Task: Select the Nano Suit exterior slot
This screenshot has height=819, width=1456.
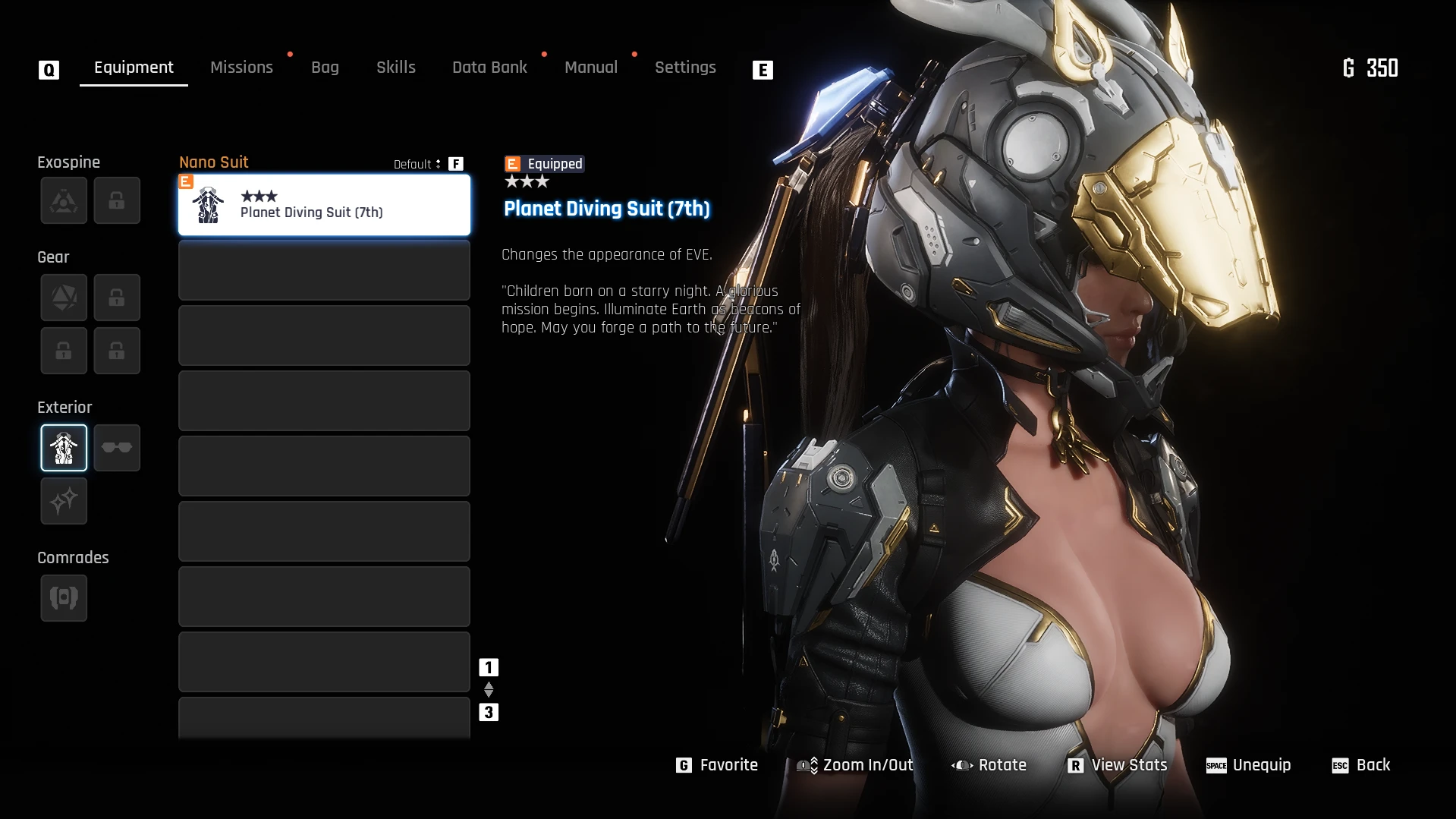Action: pyautogui.click(x=64, y=448)
